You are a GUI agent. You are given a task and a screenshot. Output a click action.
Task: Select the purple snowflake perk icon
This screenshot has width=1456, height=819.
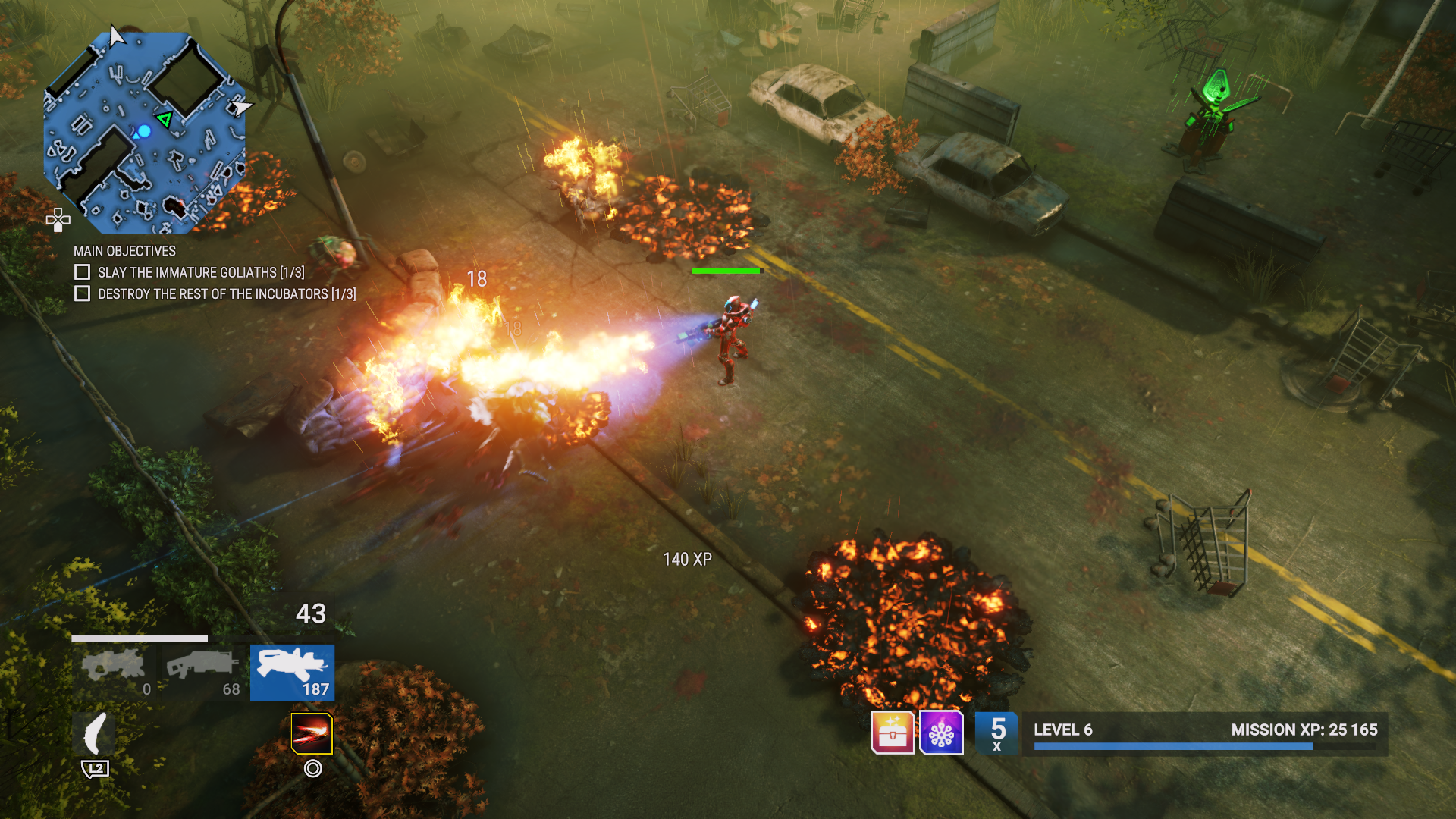tap(941, 733)
